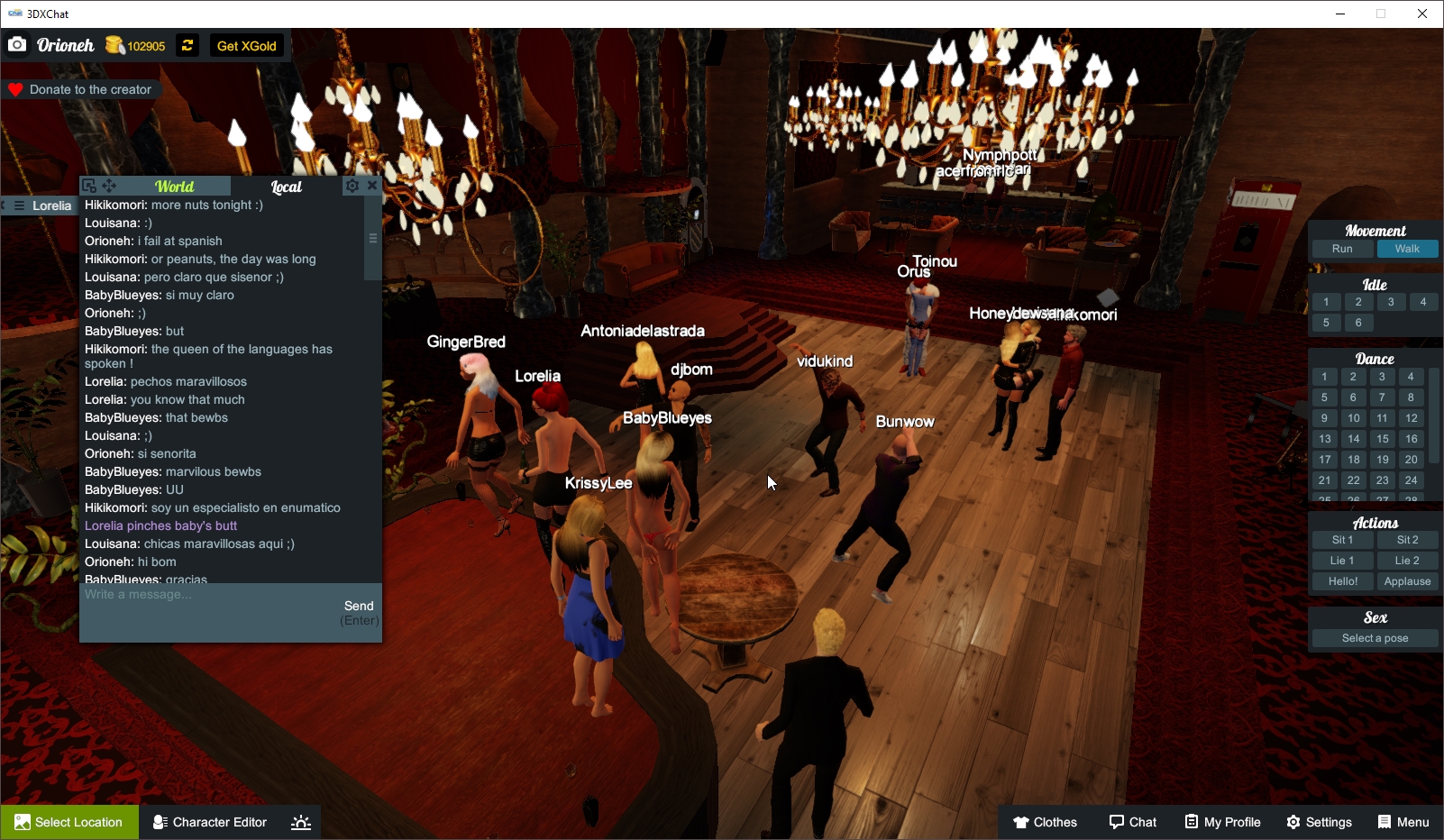Open the Clothes menu
Viewport: 1444px width, 840px height.
click(x=1046, y=822)
